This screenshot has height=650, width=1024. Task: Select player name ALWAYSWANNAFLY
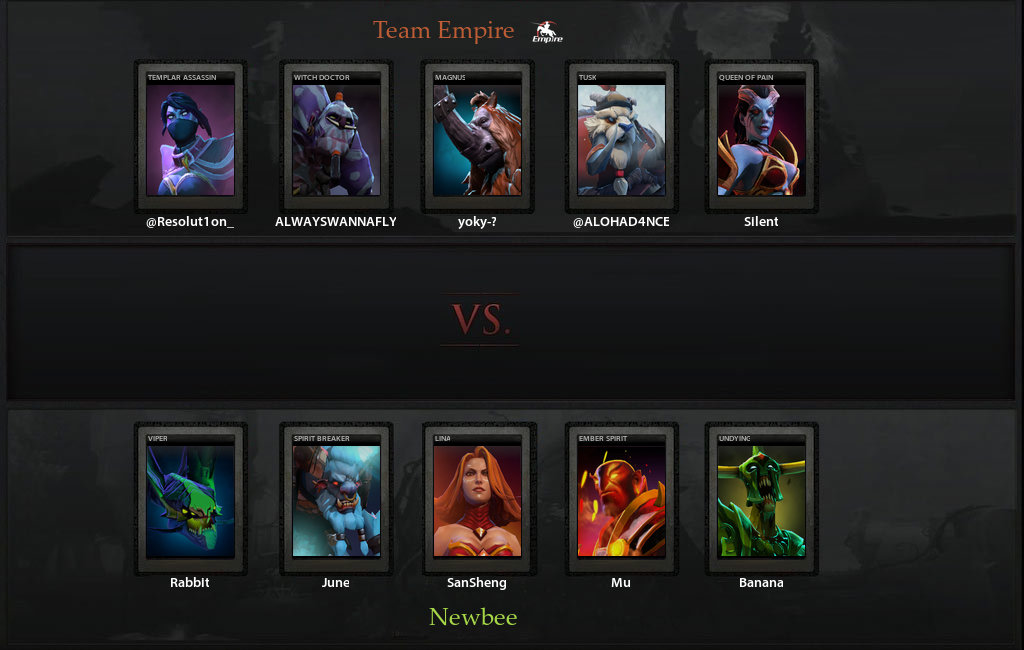(336, 222)
